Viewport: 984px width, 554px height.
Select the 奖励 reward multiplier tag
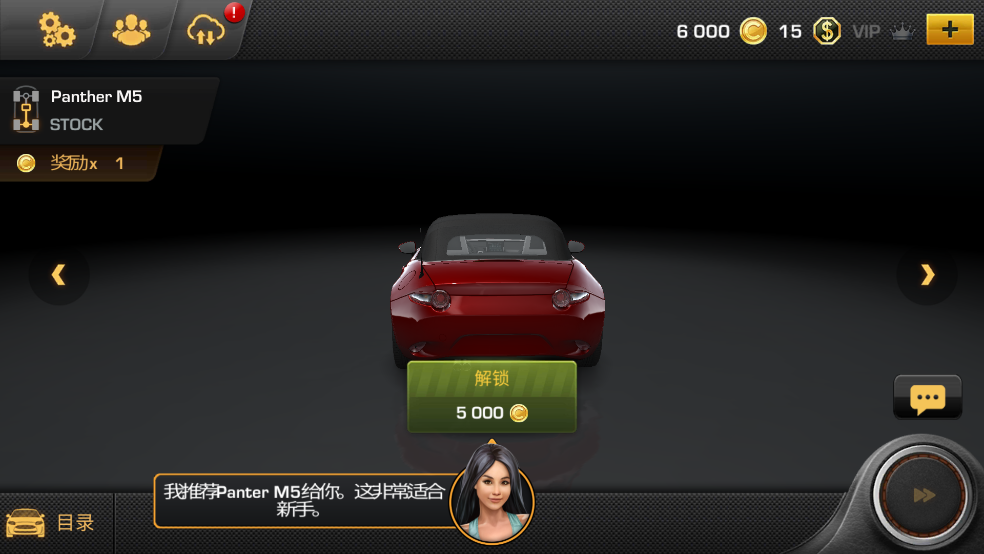click(78, 163)
